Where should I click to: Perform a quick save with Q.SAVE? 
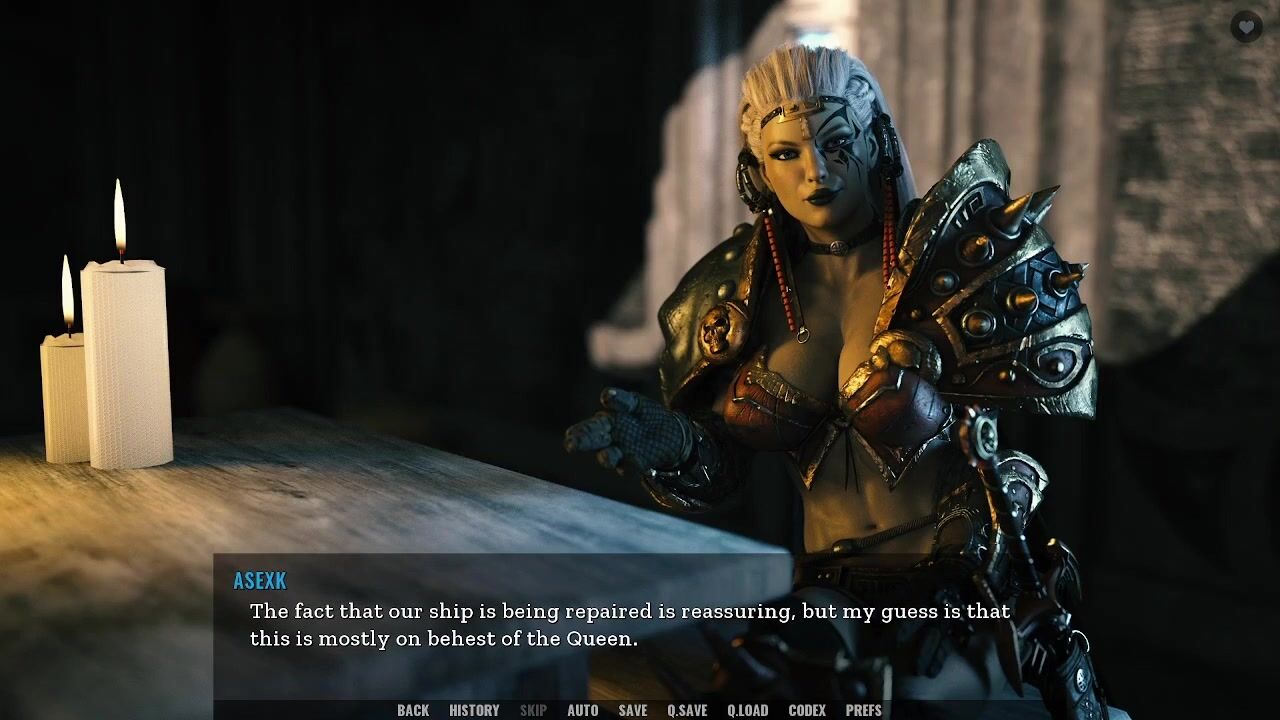pos(687,710)
